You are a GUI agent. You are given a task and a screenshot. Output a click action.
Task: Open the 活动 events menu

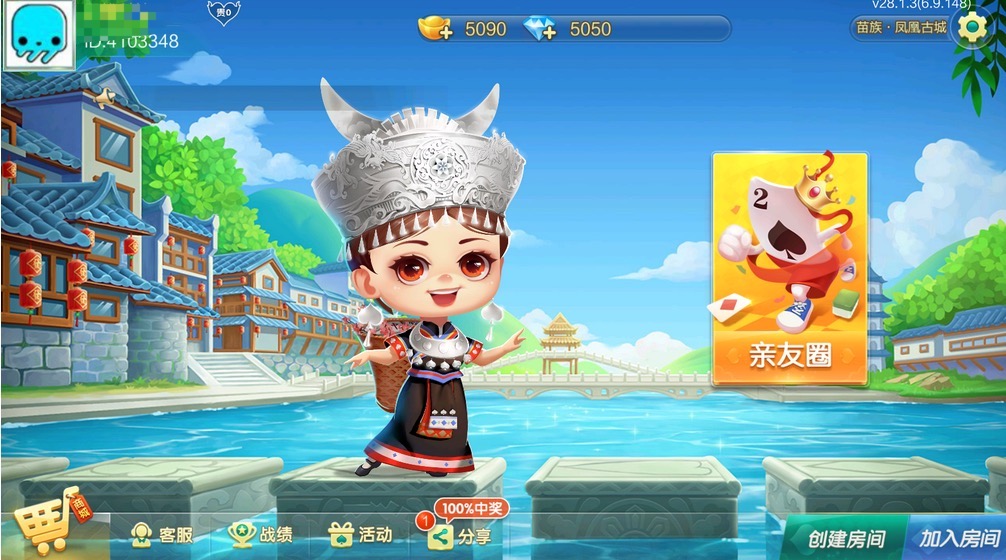(361, 535)
